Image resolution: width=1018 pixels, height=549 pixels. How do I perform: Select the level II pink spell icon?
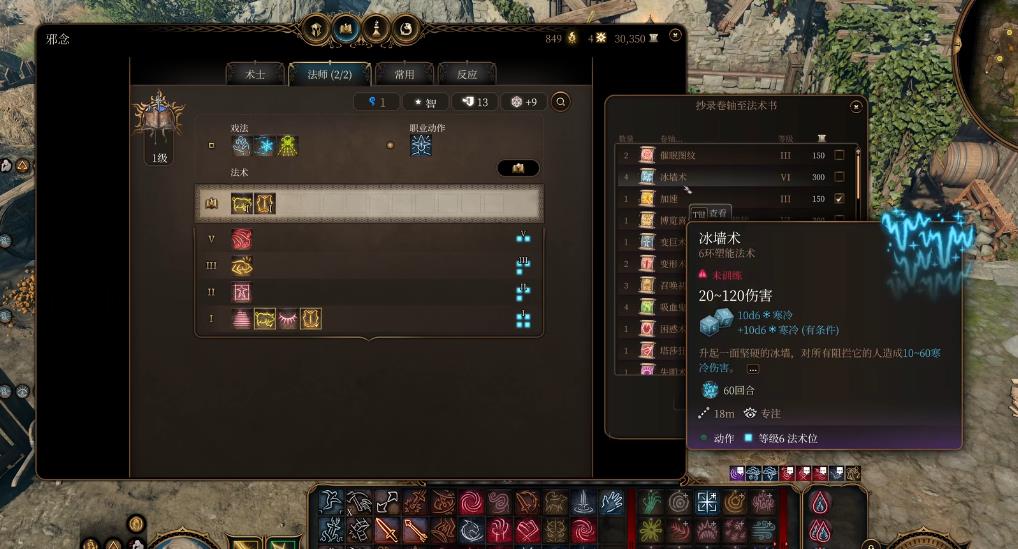[242, 292]
